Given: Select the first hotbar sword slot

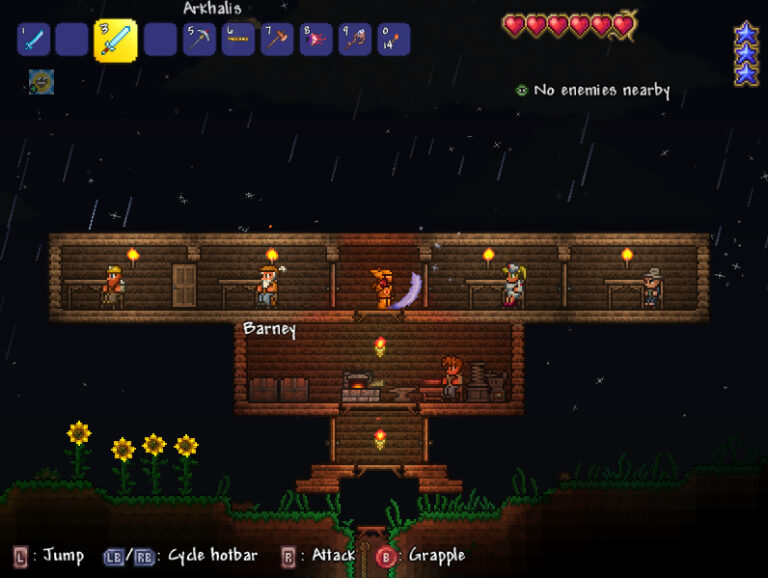Looking at the screenshot, I should coord(33,40).
